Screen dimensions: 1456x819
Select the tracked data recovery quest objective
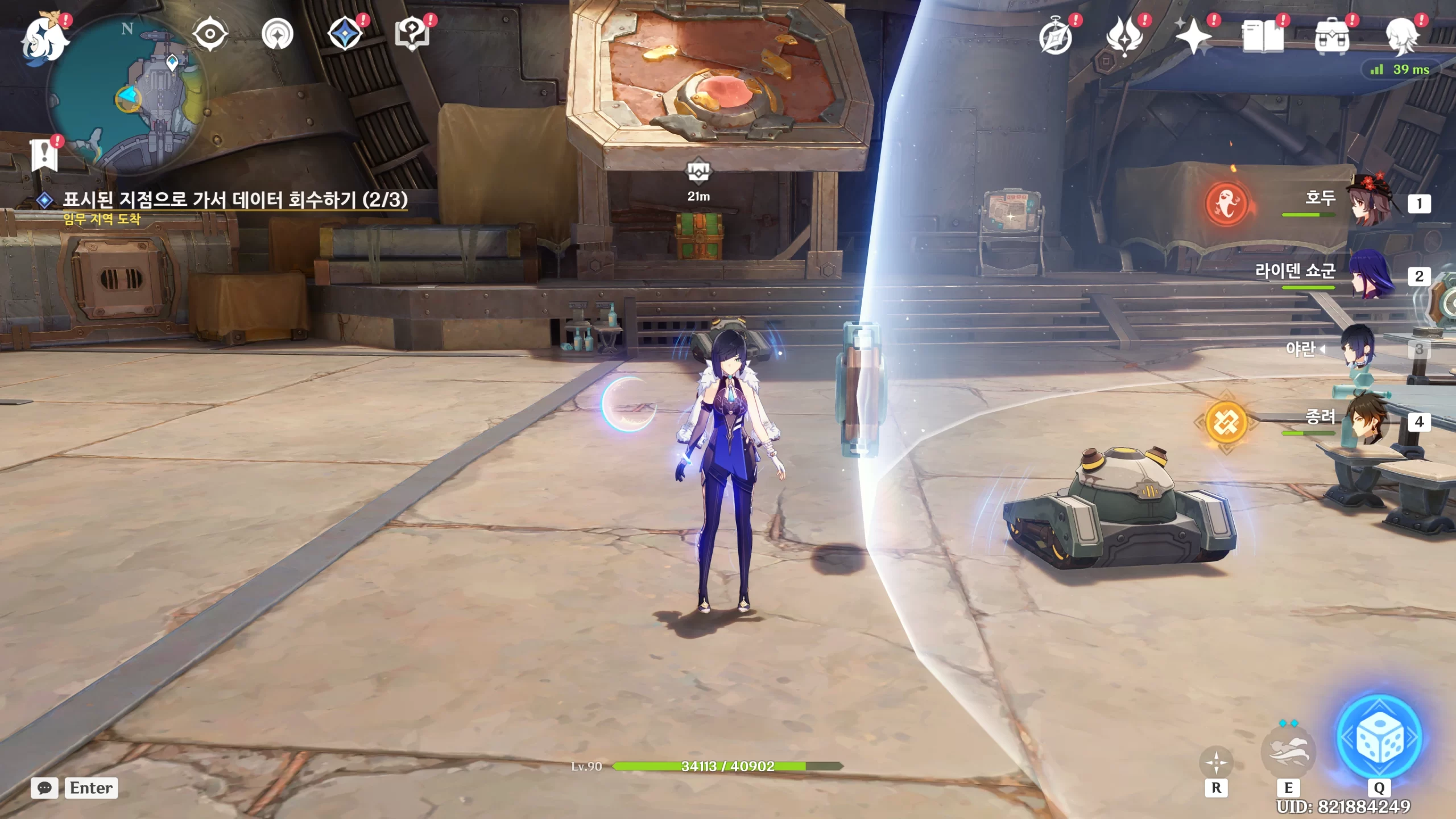[234, 200]
